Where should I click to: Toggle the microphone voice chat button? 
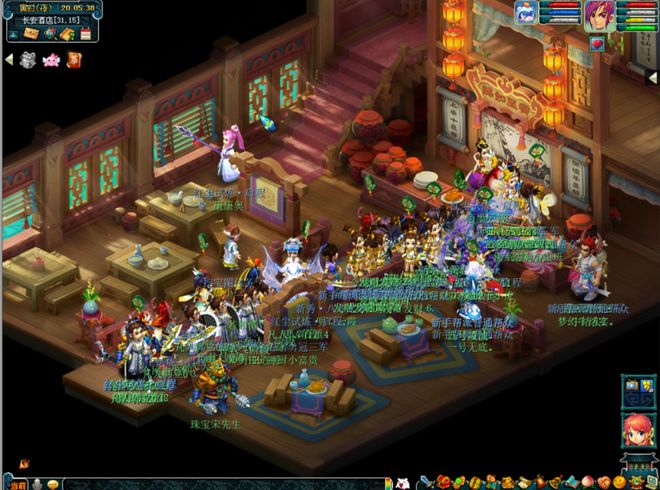(38, 483)
